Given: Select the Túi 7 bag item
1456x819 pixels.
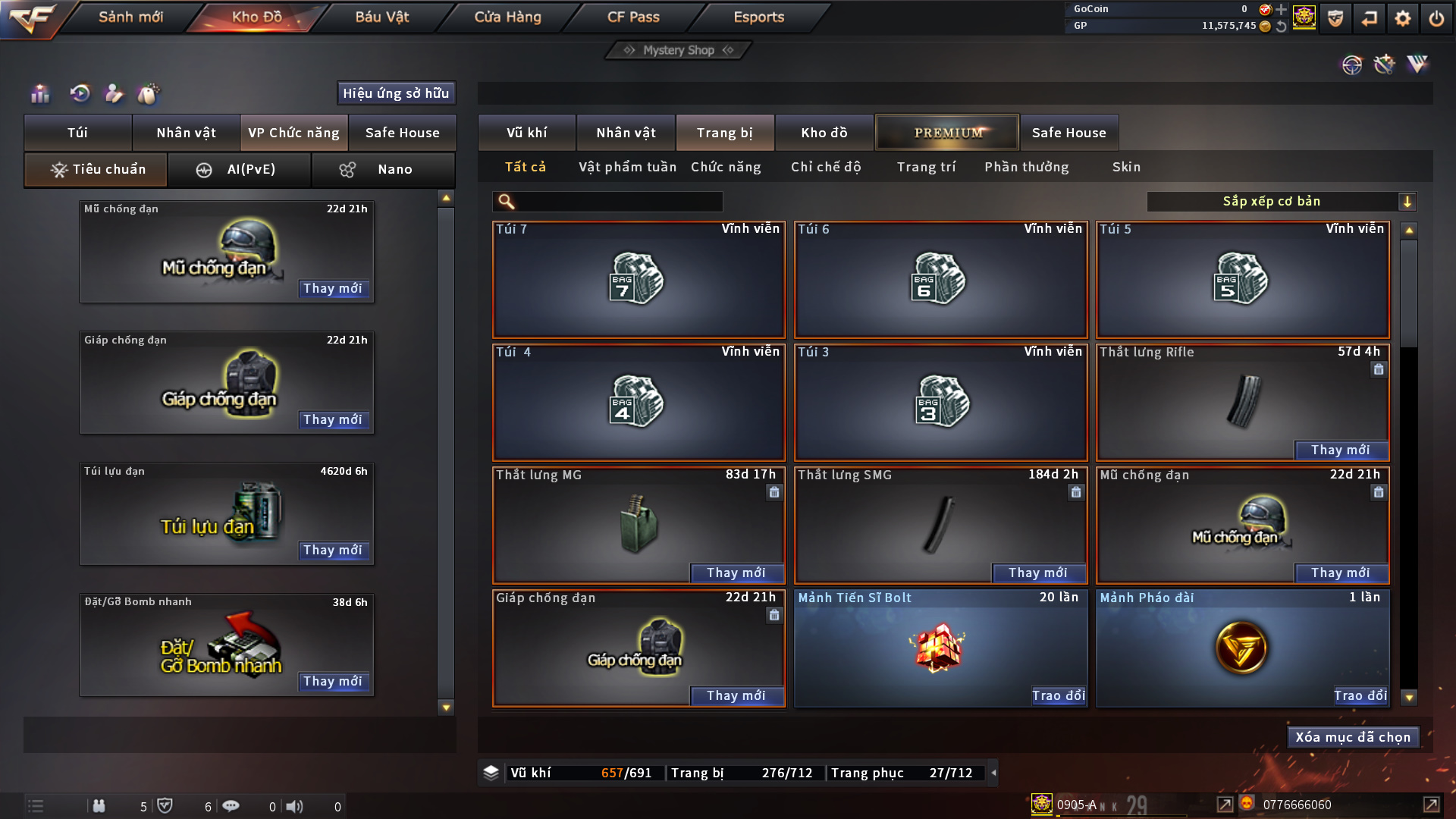Looking at the screenshot, I should click(x=639, y=280).
